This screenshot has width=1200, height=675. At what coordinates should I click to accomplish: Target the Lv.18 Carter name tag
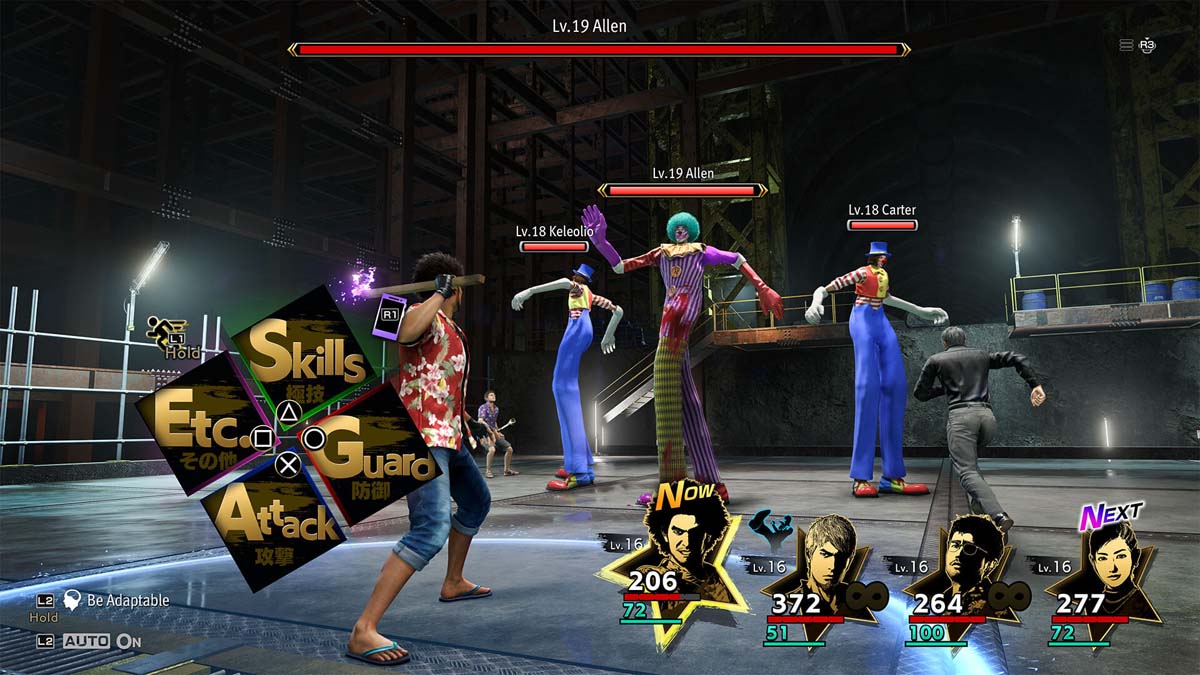(882, 210)
